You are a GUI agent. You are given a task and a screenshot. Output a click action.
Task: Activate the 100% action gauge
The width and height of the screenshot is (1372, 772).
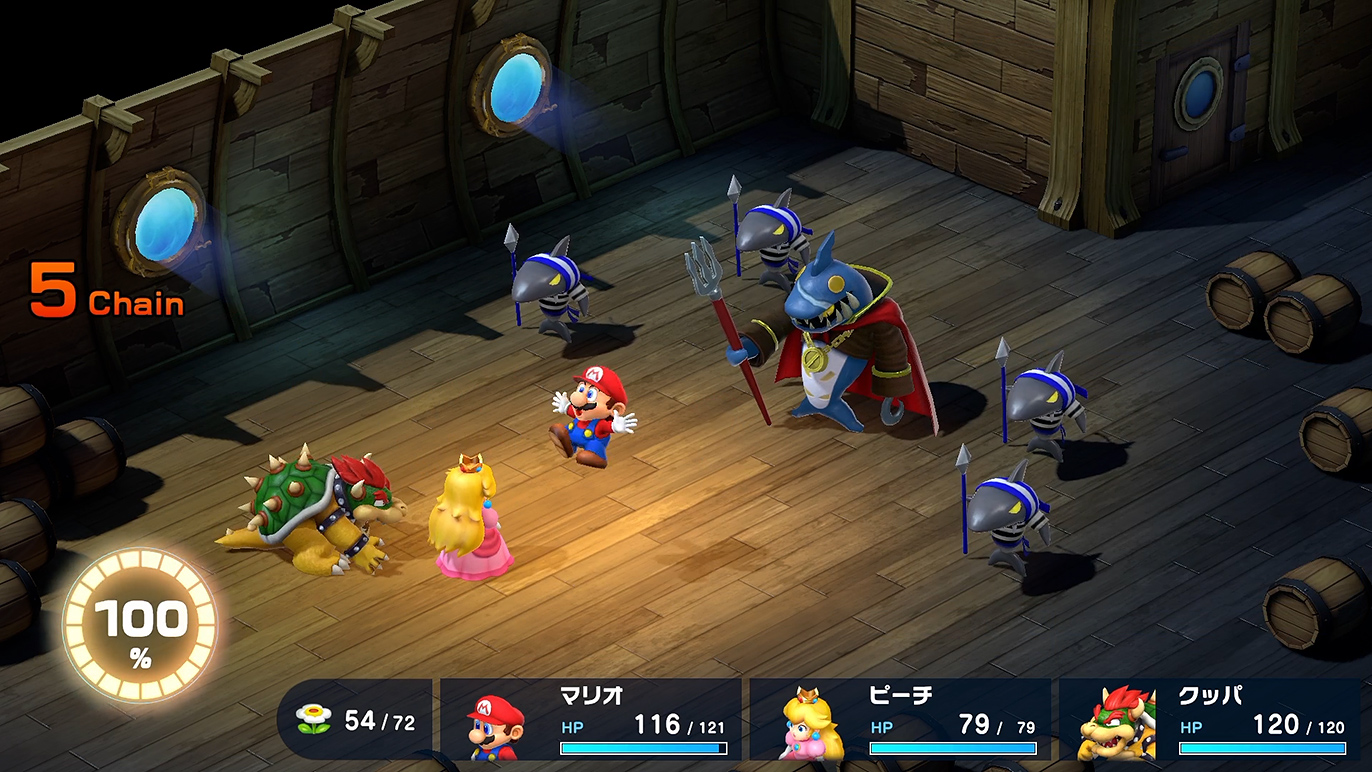140,626
